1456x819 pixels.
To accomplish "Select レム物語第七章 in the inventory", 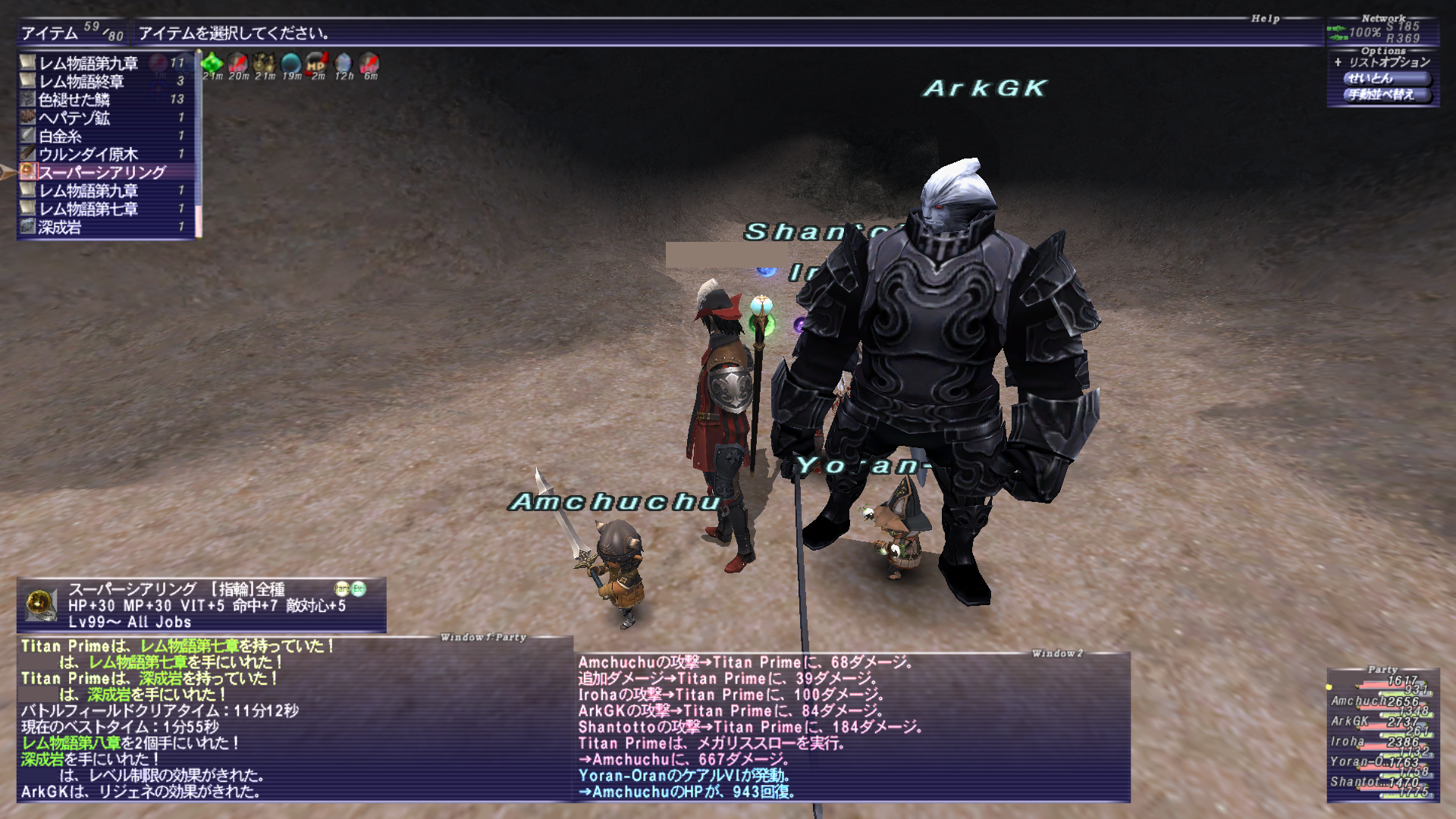I will pyautogui.click(x=88, y=209).
